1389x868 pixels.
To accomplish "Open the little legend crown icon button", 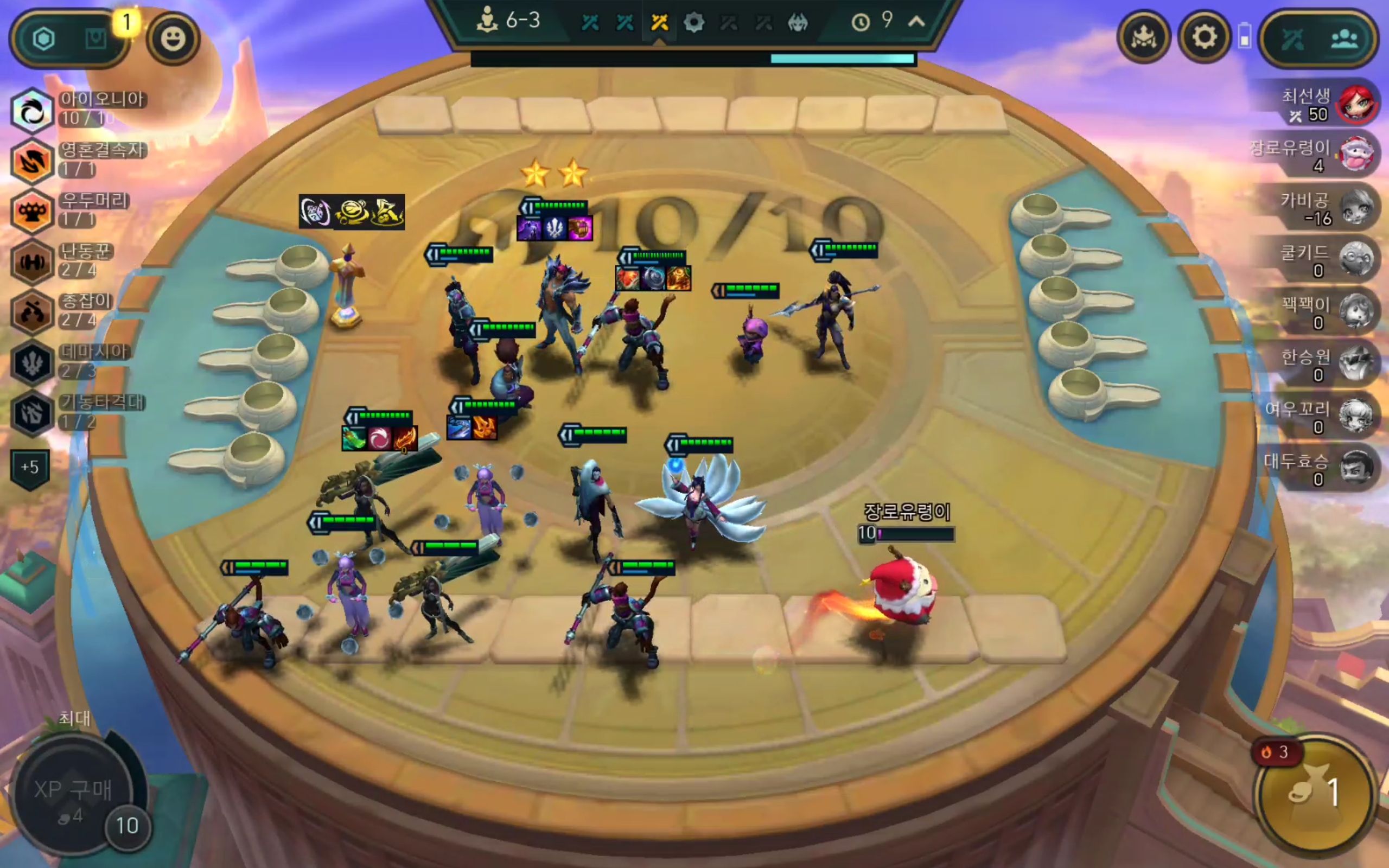I will (x=1143, y=38).
